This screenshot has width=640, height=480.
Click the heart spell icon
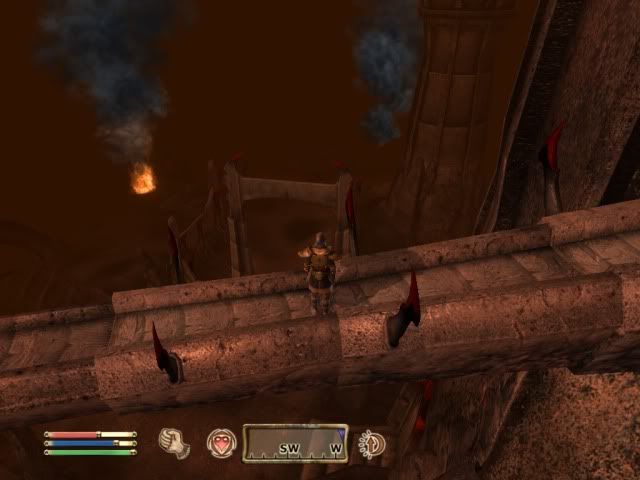220,442
